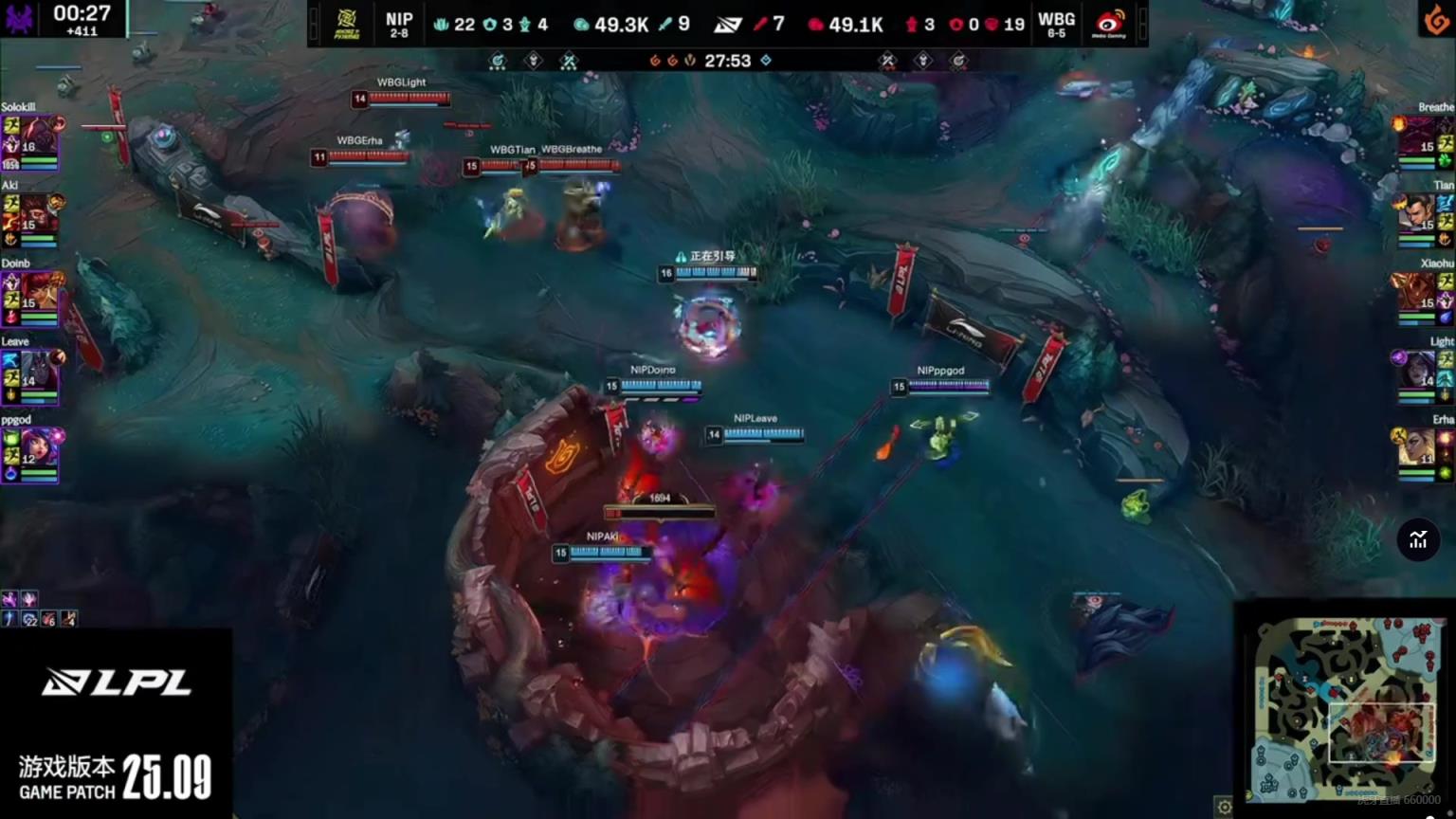Select Aki's champion portrait
The image size is (1456, 819).
tap(38, 214)
